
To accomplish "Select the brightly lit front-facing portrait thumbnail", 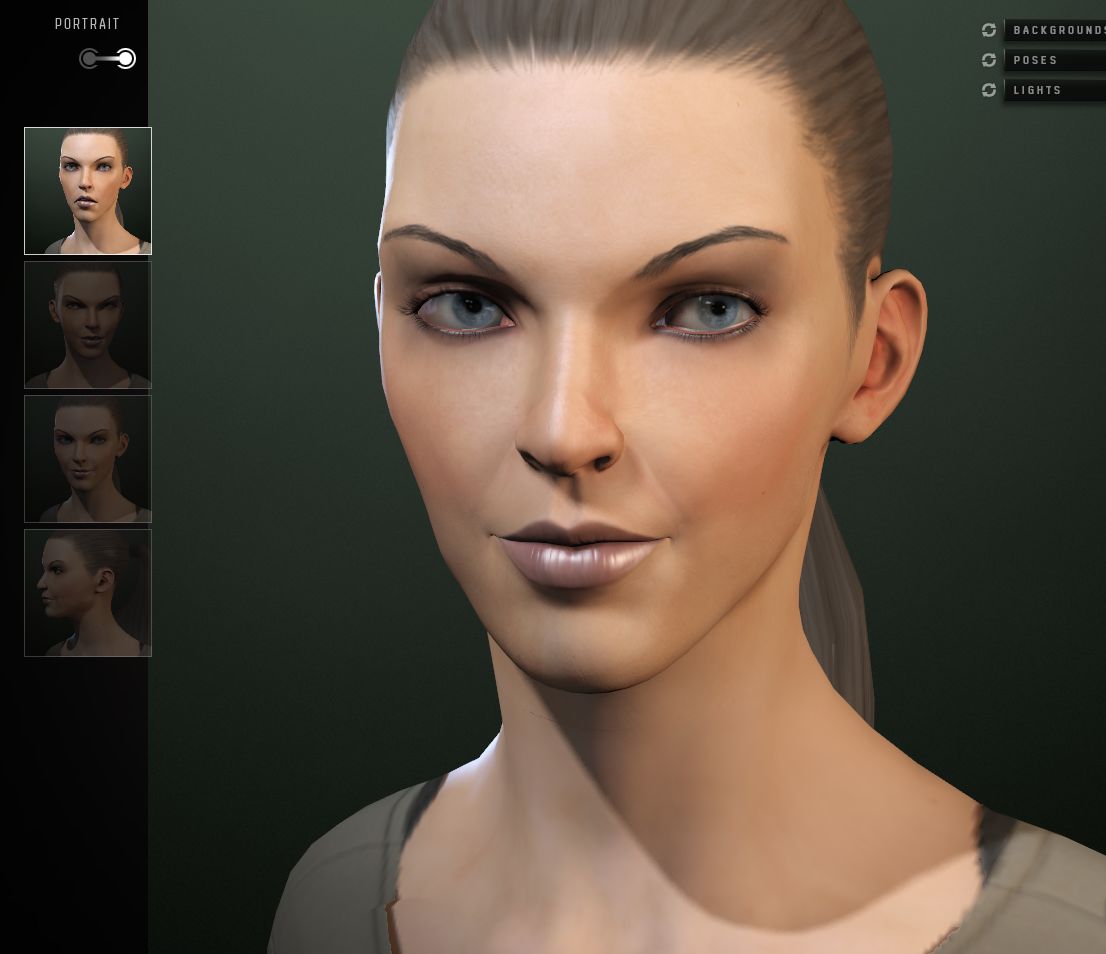I will pos(88,191).
